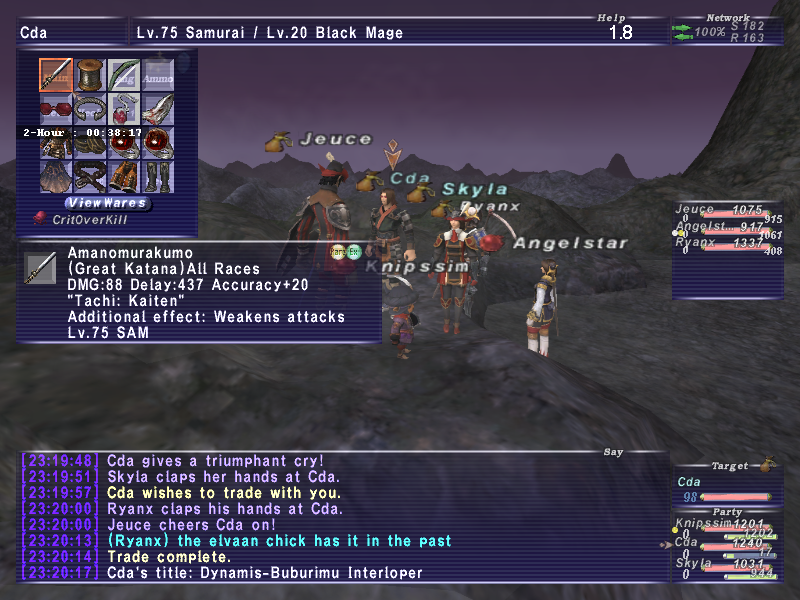The height and width of the screenshot is (600, 800).
Task: Click the Target window showing Cda
Action: 722,482
